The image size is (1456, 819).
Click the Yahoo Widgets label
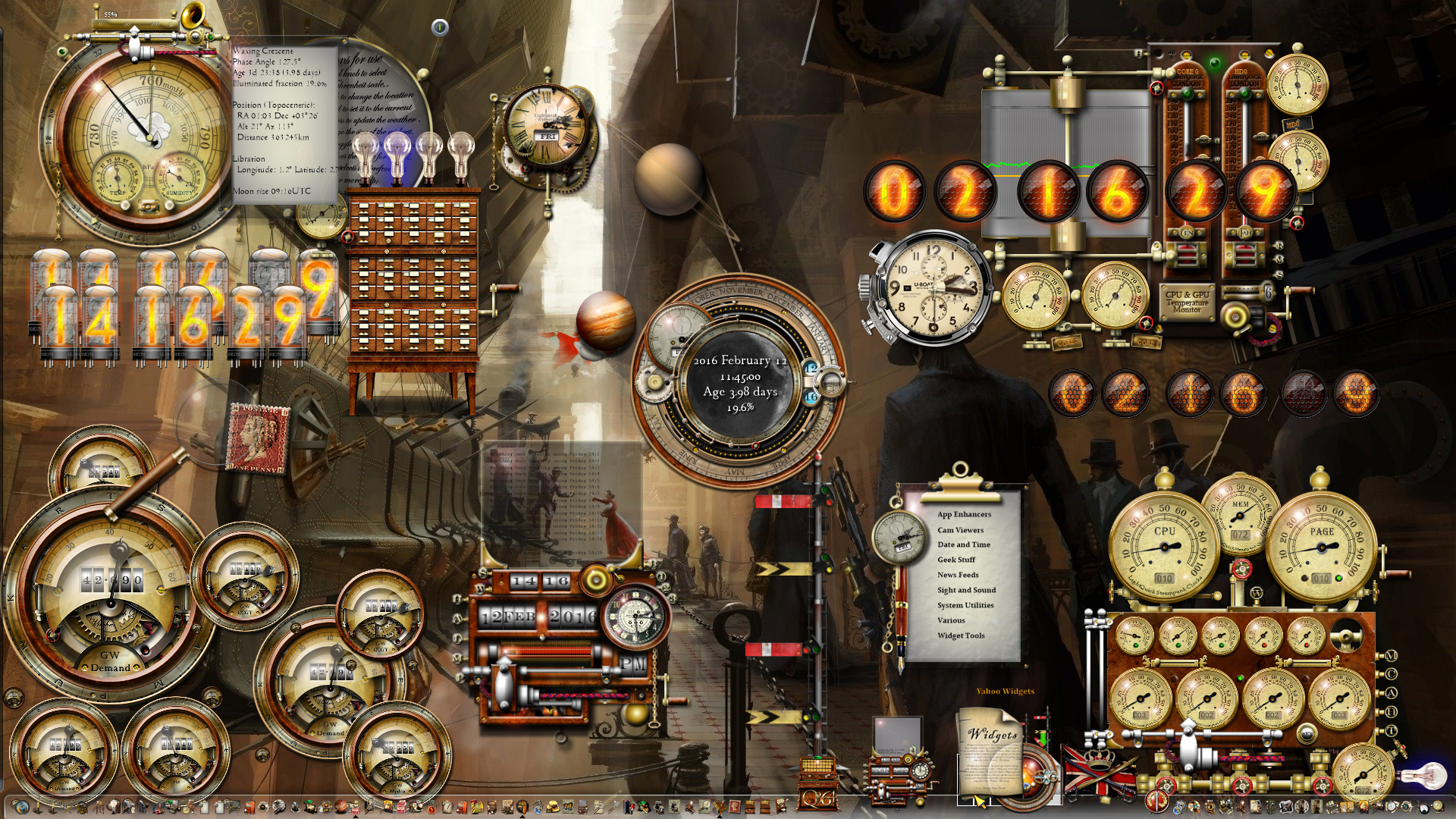click(1006, 691)
